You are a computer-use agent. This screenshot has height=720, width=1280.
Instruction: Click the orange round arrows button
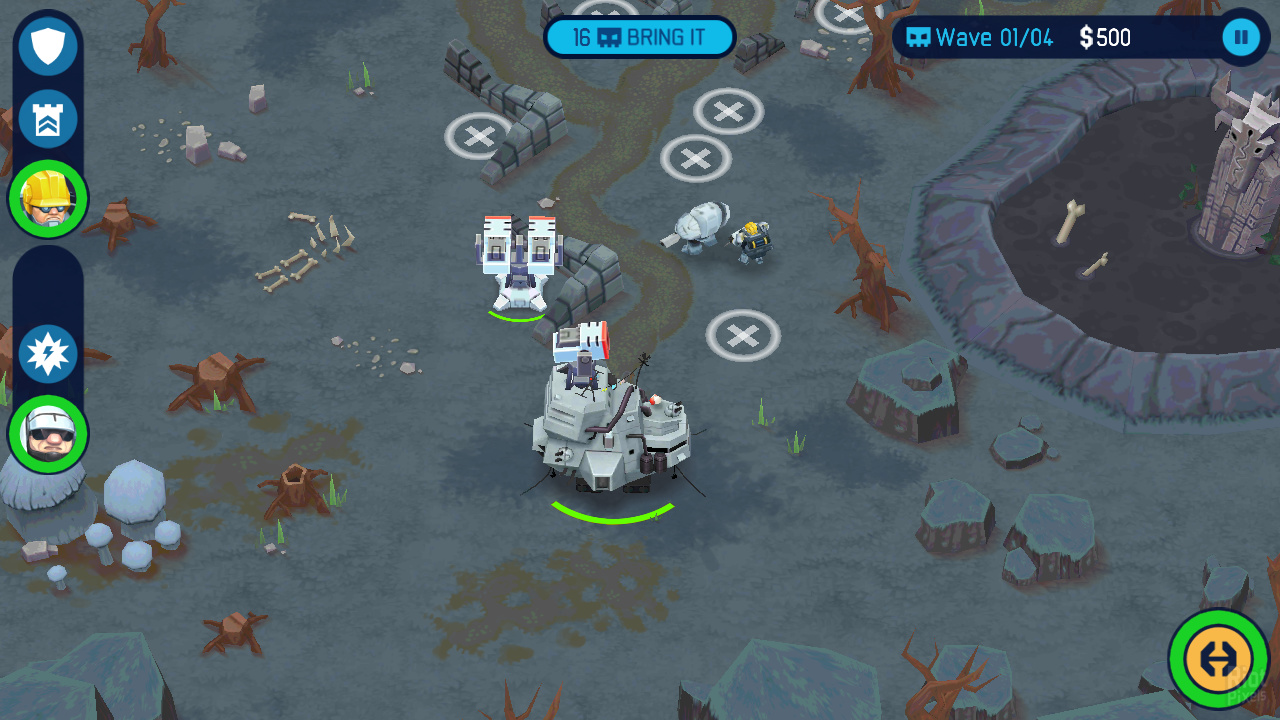click(x=1218, y=658)
